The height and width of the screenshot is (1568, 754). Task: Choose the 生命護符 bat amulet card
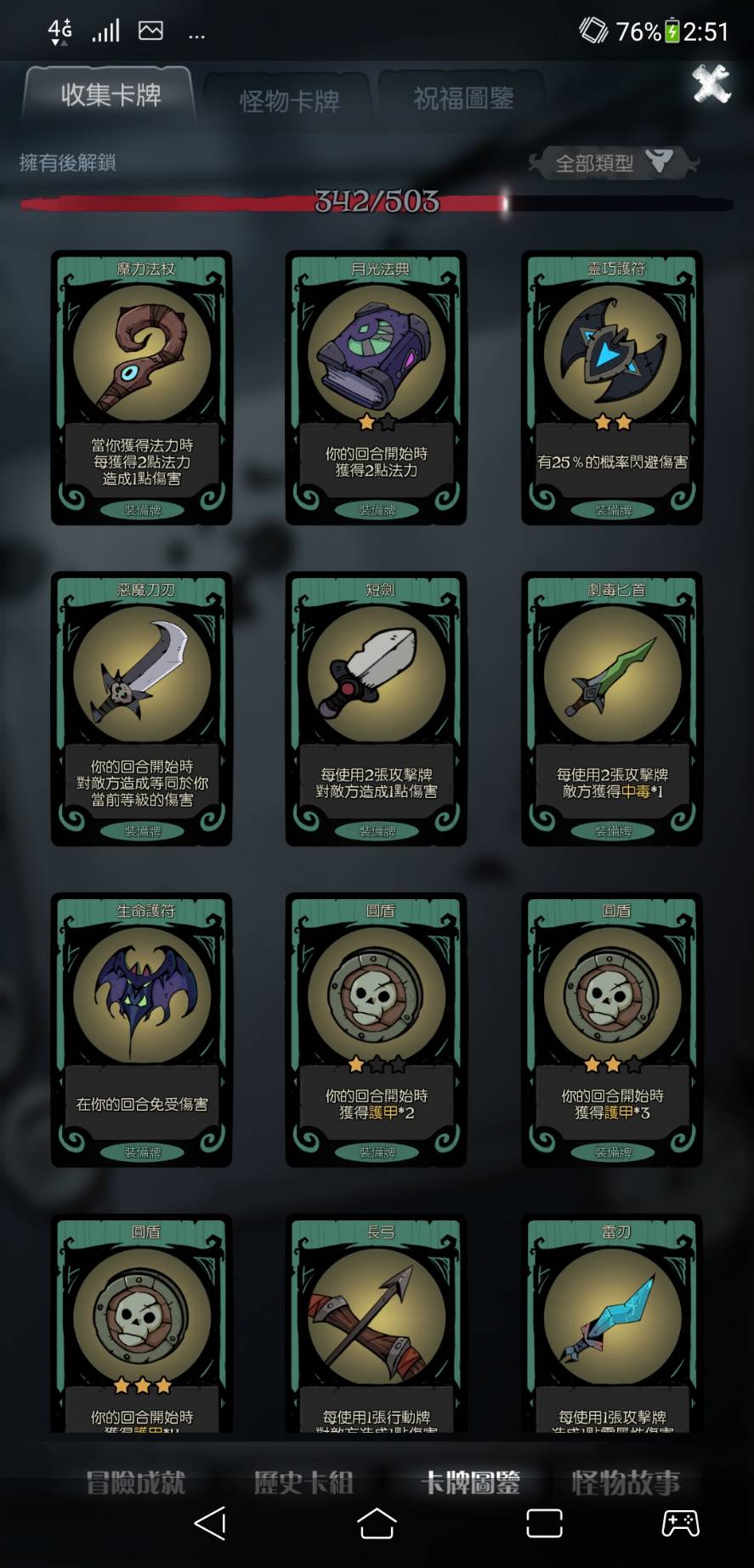point(142,1030)
